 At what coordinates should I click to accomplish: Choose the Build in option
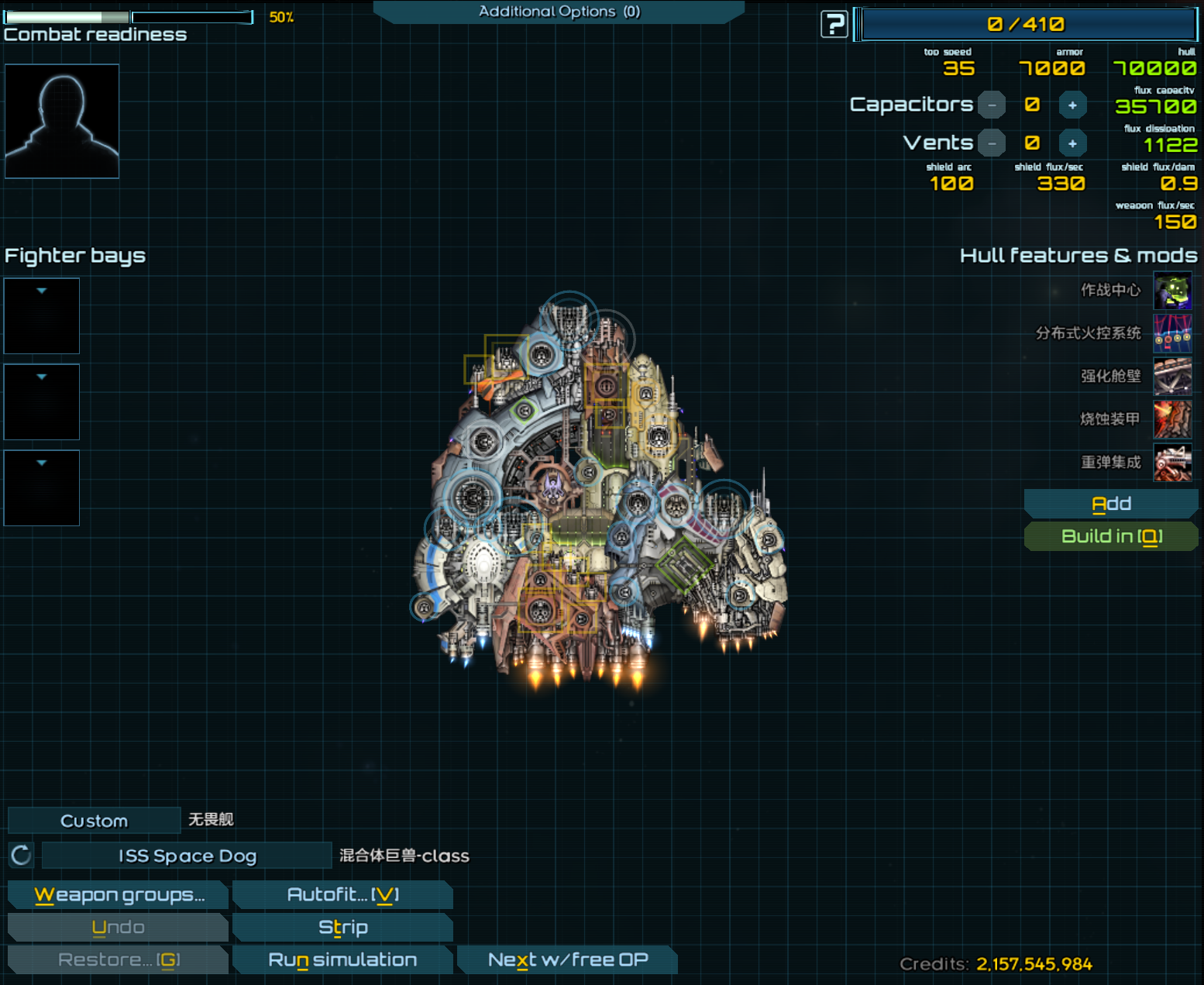click(1110, 536)
